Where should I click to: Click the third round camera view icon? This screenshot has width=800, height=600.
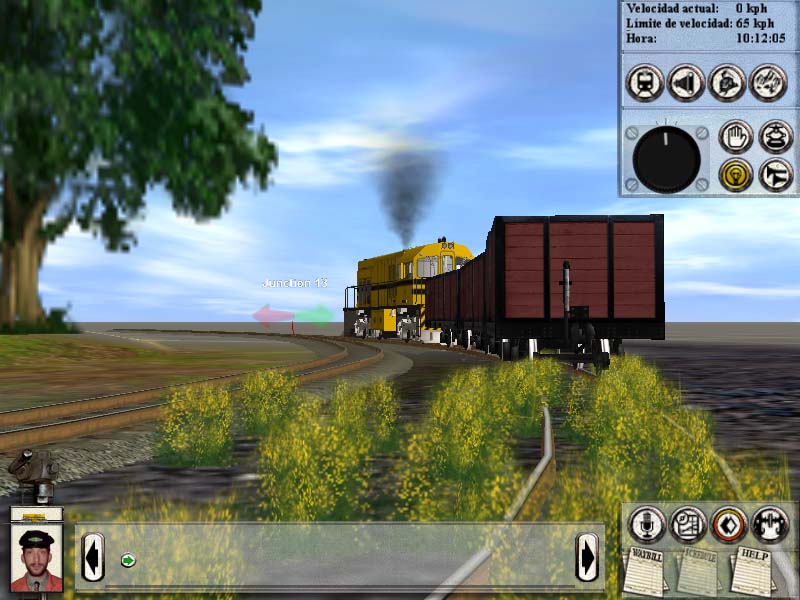(727, 82)
